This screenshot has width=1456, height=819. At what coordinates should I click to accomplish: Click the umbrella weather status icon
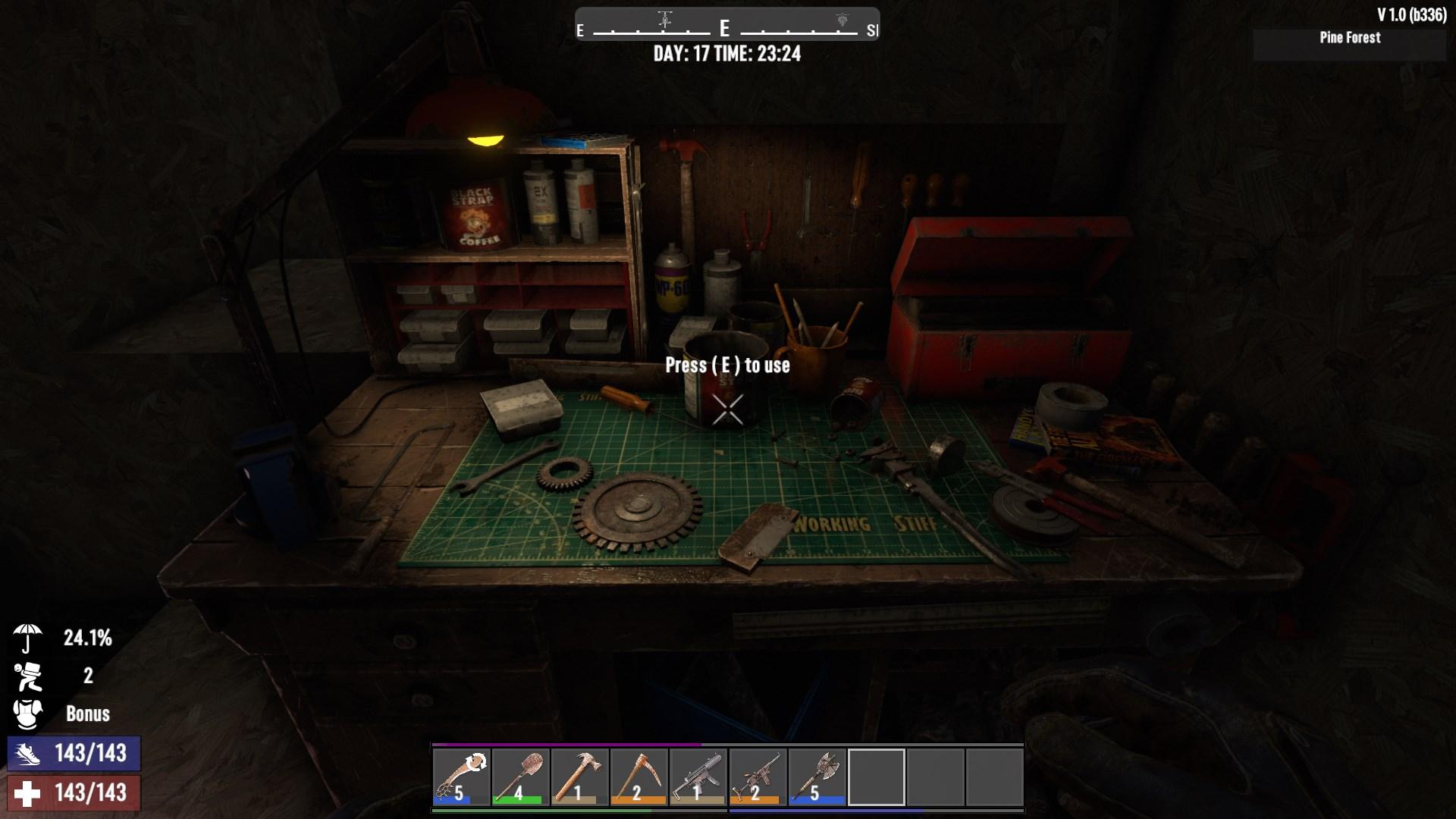(27, 638)
